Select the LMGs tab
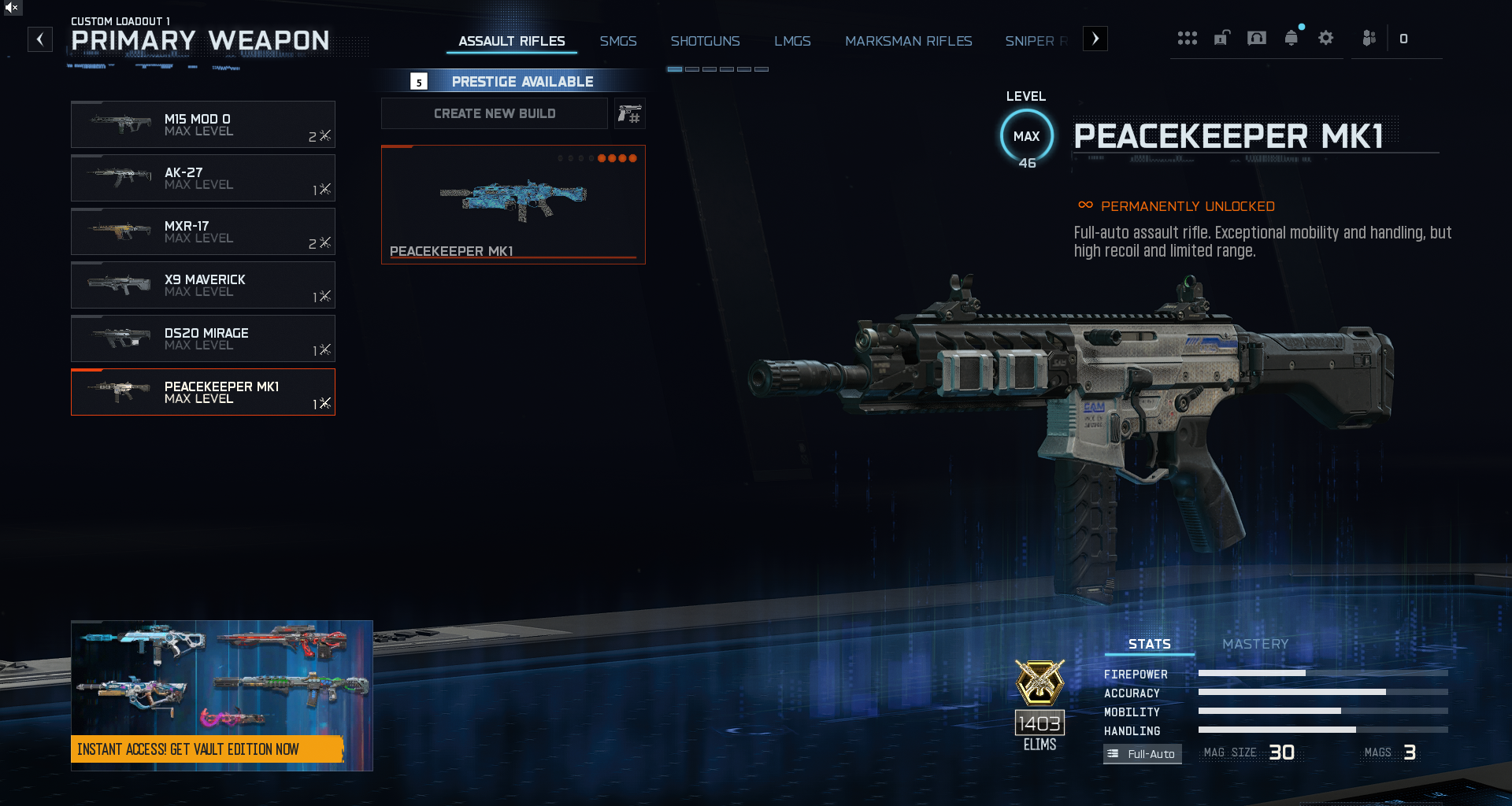1512x806 pixels. pos(792,41)
